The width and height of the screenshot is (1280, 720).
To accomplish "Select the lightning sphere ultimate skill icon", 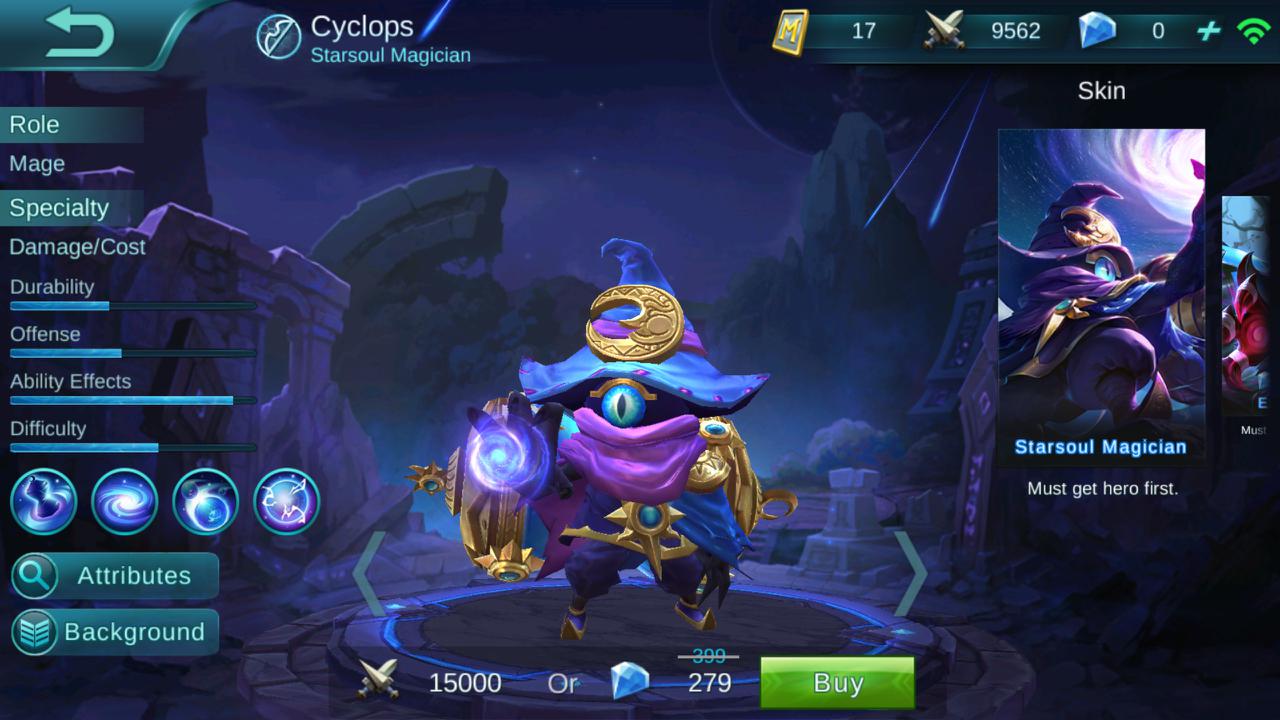I will coord(284,501).
